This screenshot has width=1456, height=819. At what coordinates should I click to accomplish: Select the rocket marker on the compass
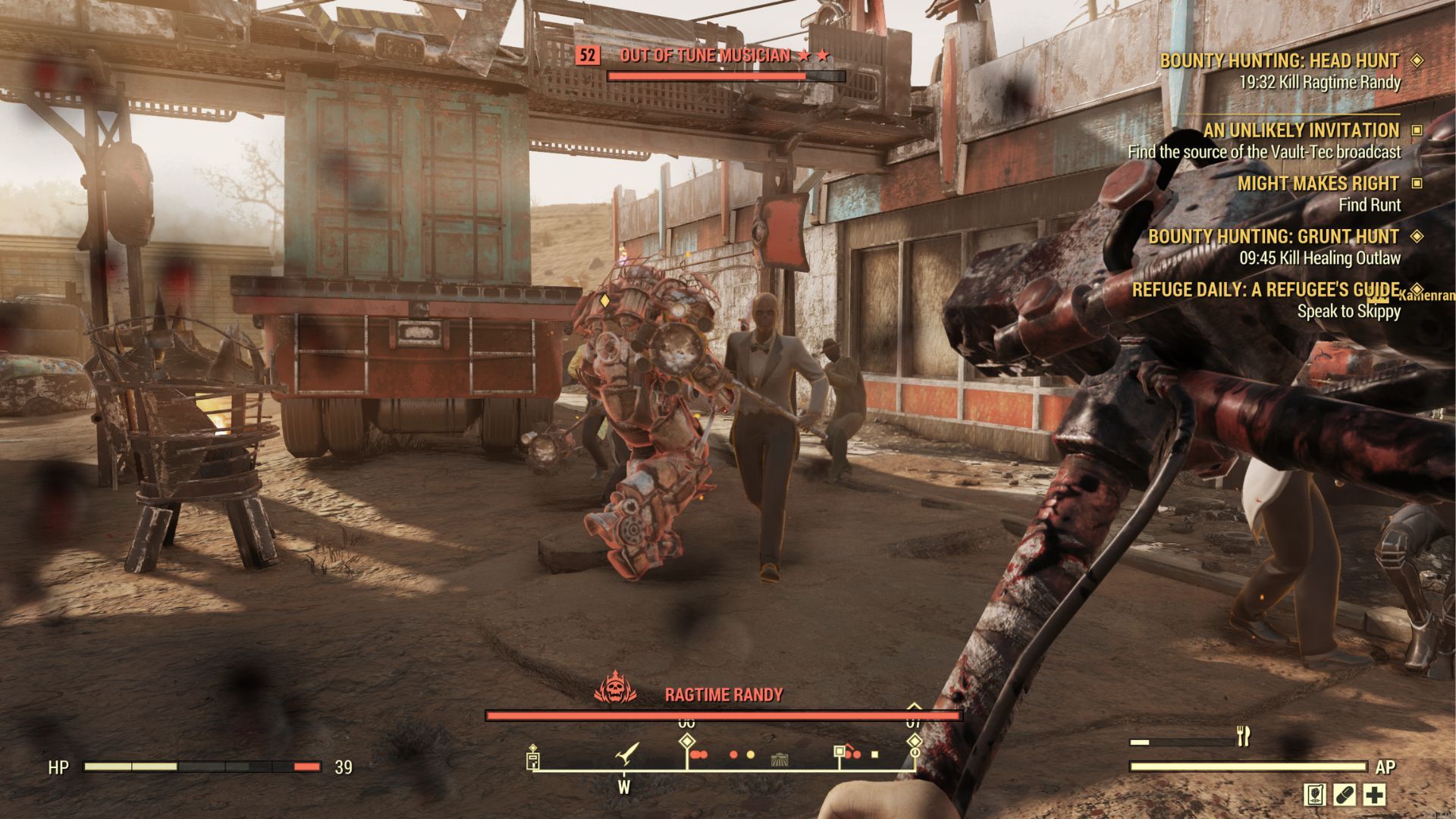pyautogui.click(x=628, y=754)
